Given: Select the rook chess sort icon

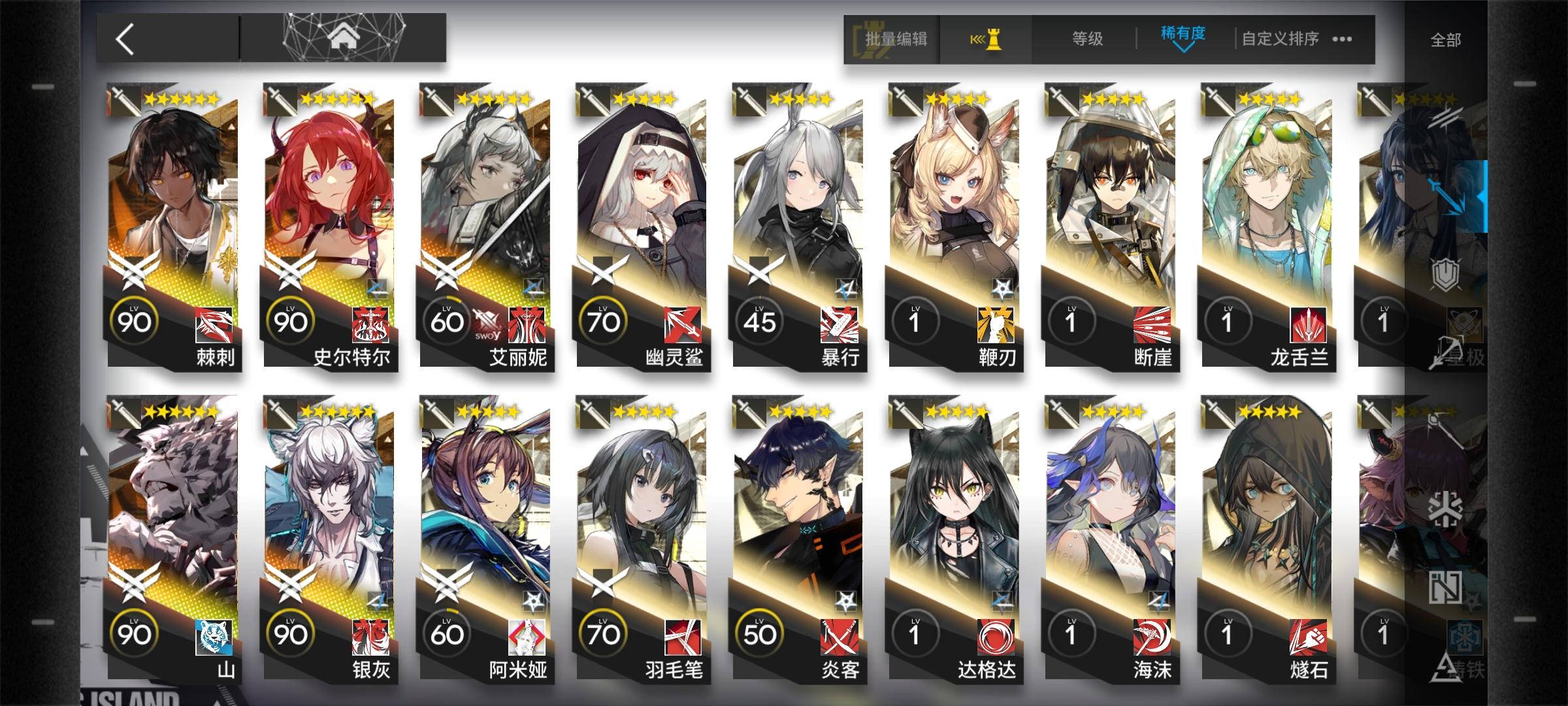Looking at the screenshot, I should coord(995,39).
